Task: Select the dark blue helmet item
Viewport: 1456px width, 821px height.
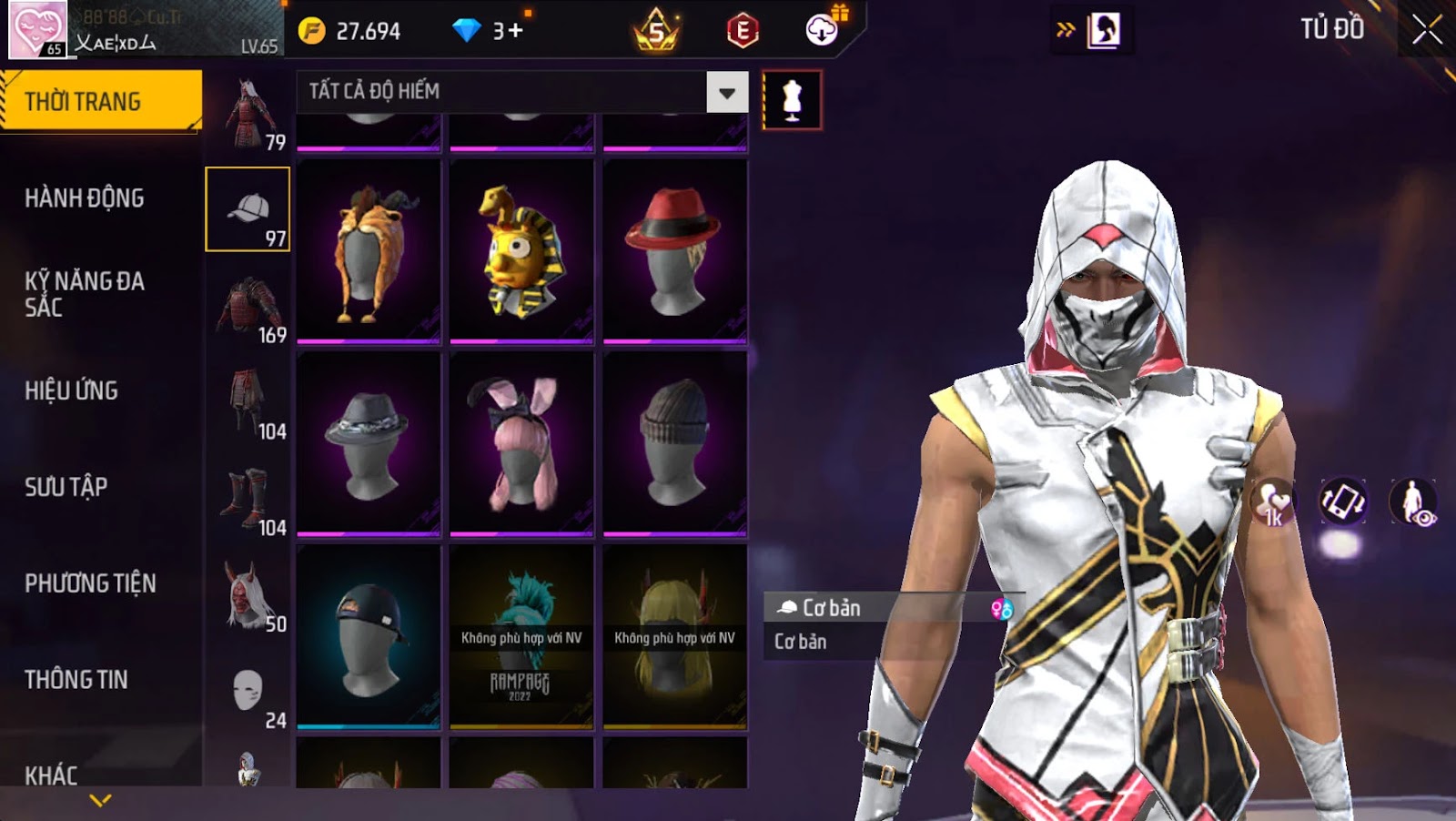Action: (x=369, y=637)
